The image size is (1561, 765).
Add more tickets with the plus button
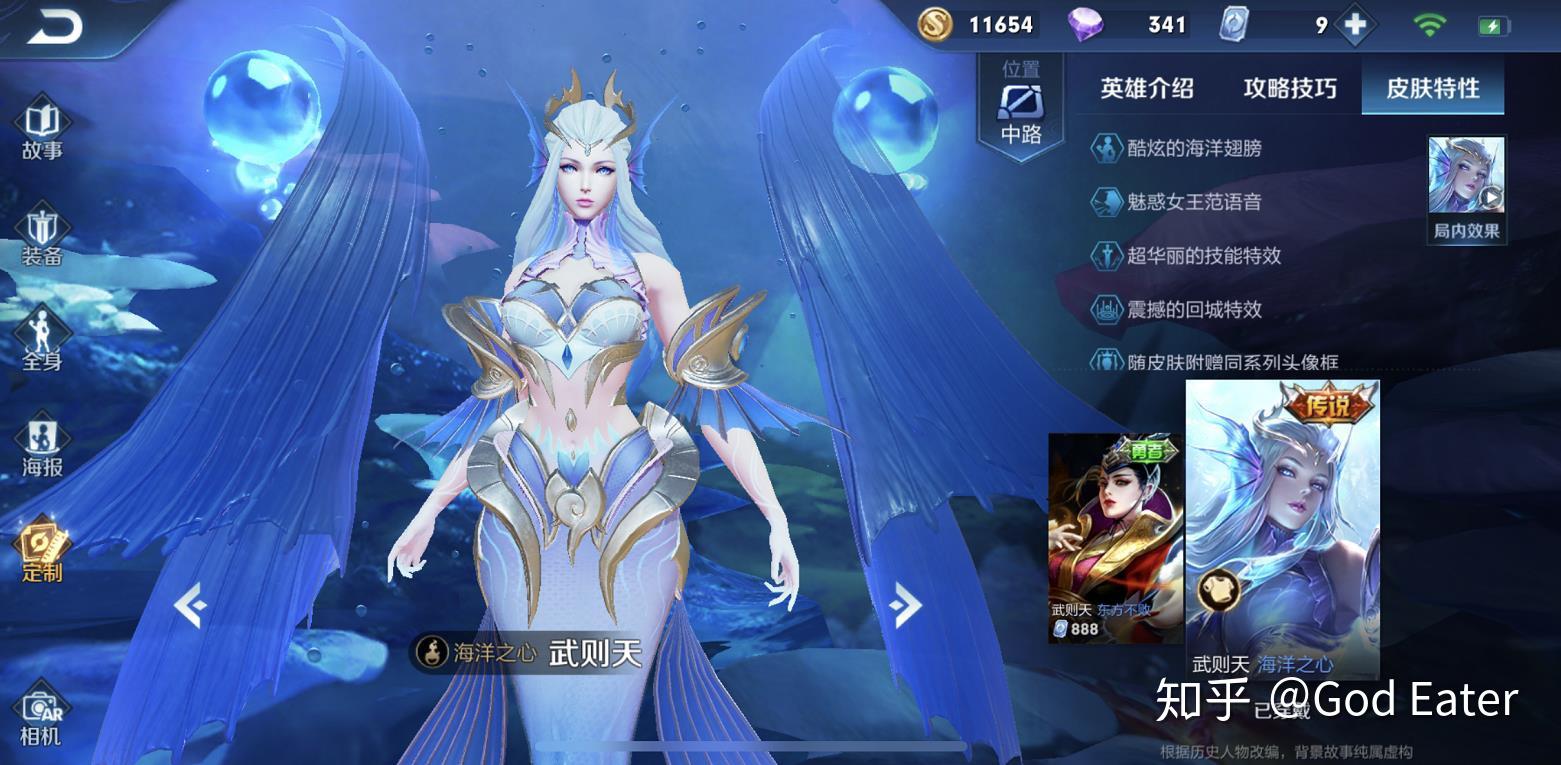pos(1355,25)
